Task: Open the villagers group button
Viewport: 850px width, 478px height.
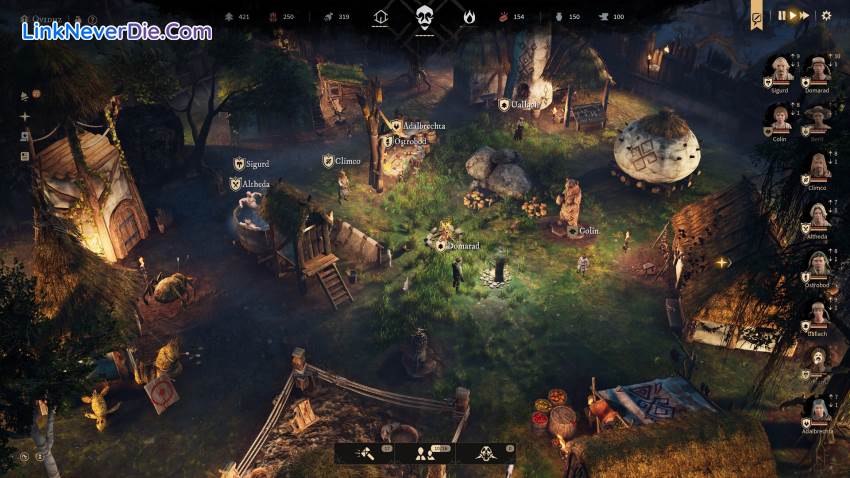Action: point(425,453)
